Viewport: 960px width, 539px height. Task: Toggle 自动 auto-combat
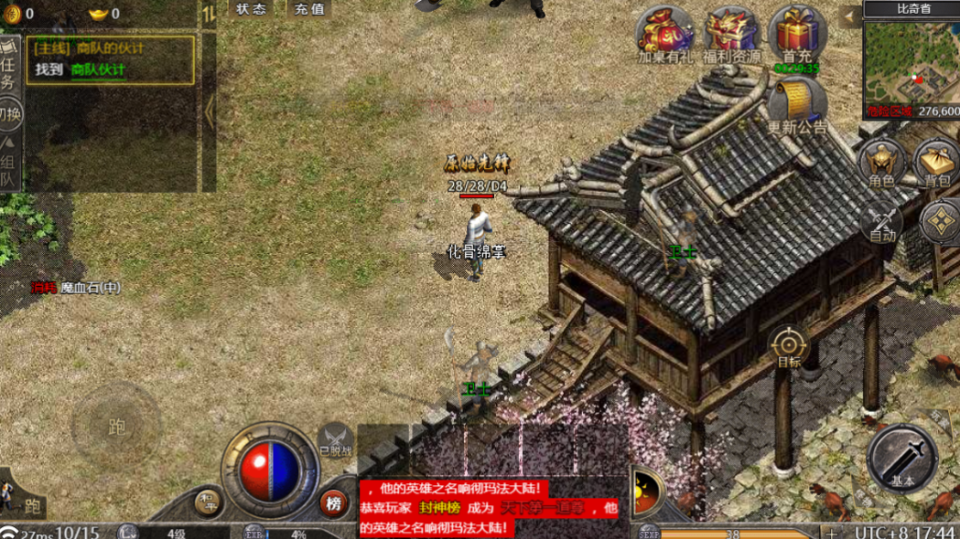[881, 222]
